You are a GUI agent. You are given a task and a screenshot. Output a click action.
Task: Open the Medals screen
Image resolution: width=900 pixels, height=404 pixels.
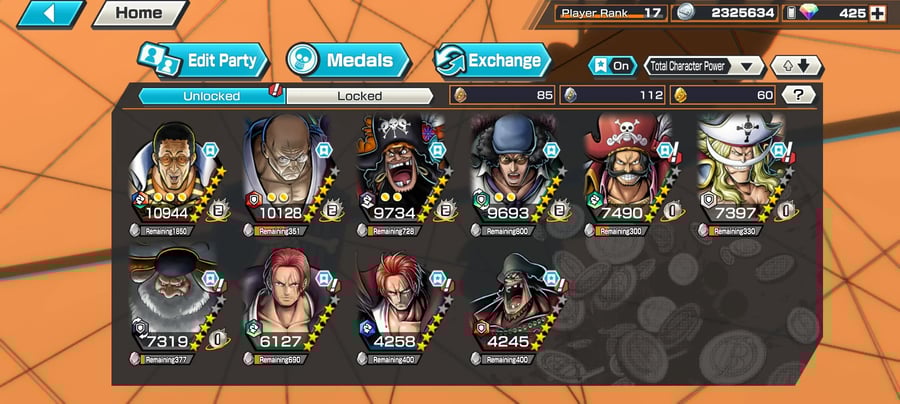(348, 60)
